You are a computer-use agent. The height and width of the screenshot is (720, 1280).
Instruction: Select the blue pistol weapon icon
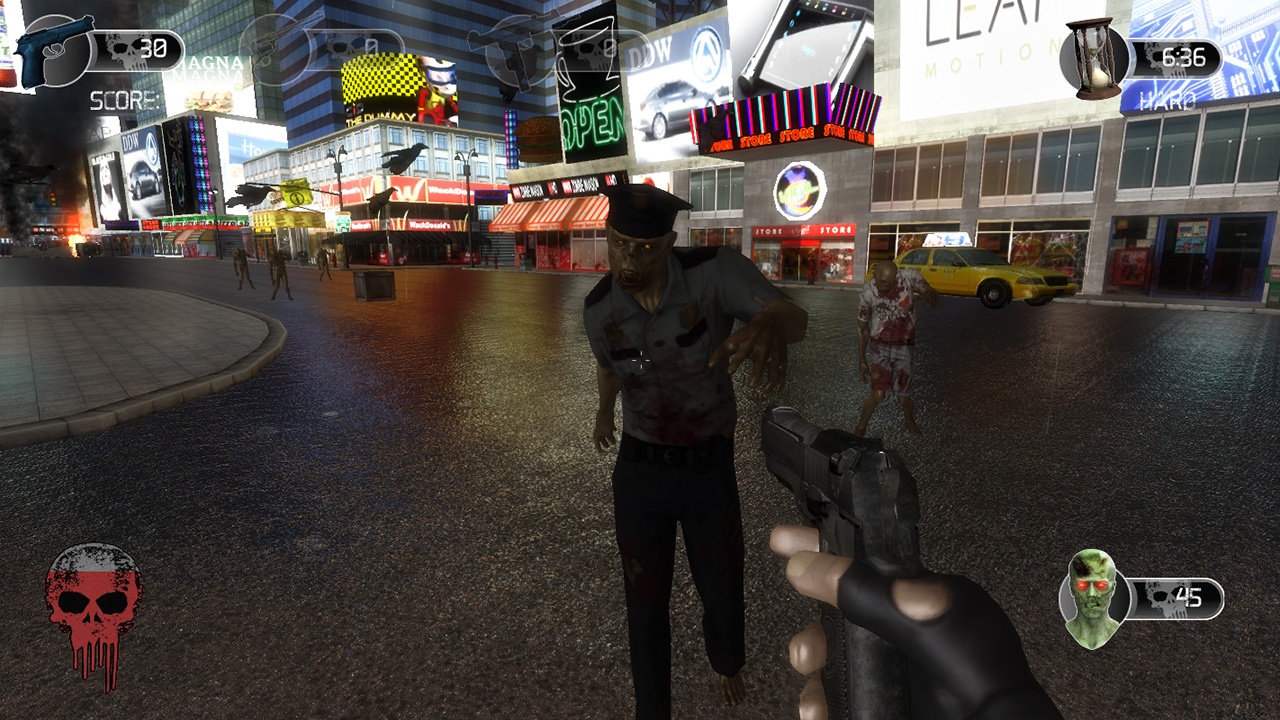[x=53, y=50]
